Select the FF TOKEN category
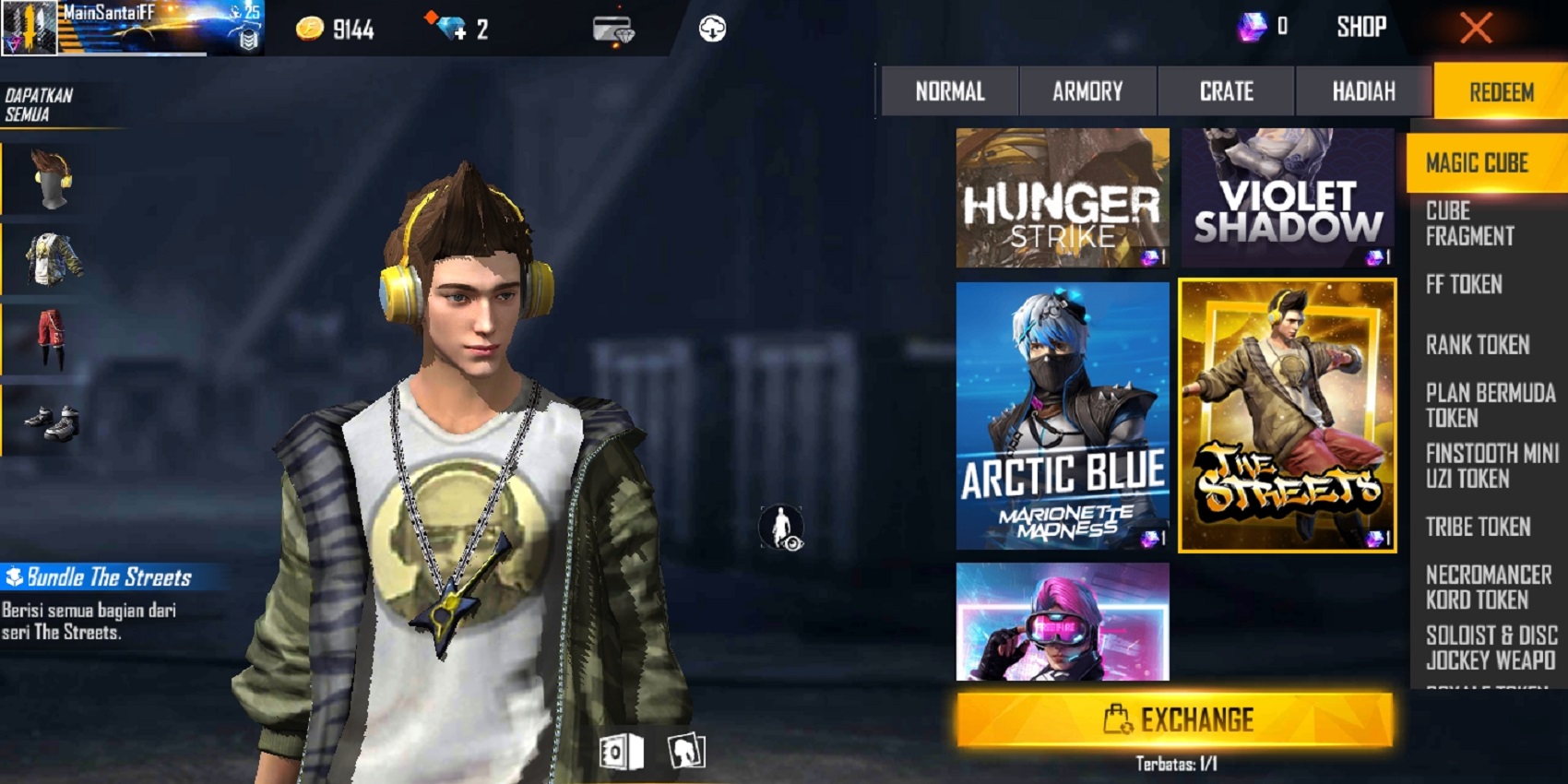 1474,286
